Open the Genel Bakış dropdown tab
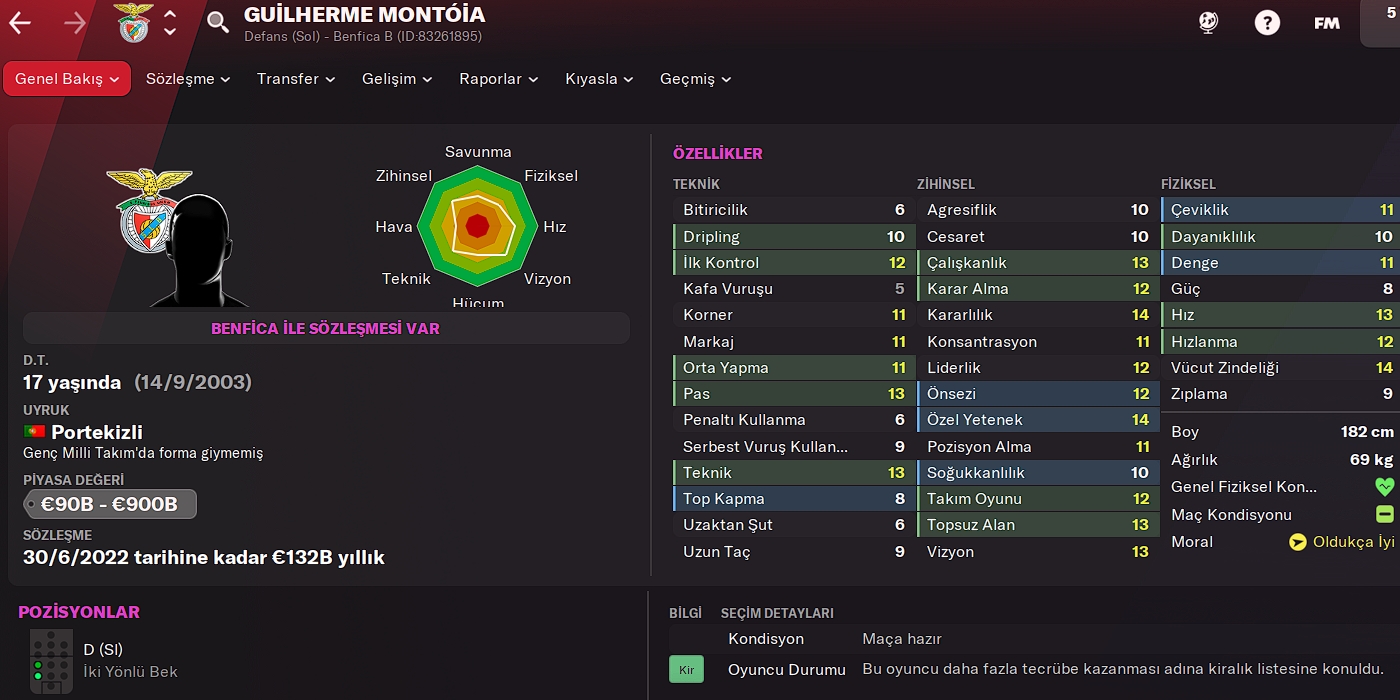This screenshot has height=700, width=1400. pyautogui.click(x=67, y=79)
